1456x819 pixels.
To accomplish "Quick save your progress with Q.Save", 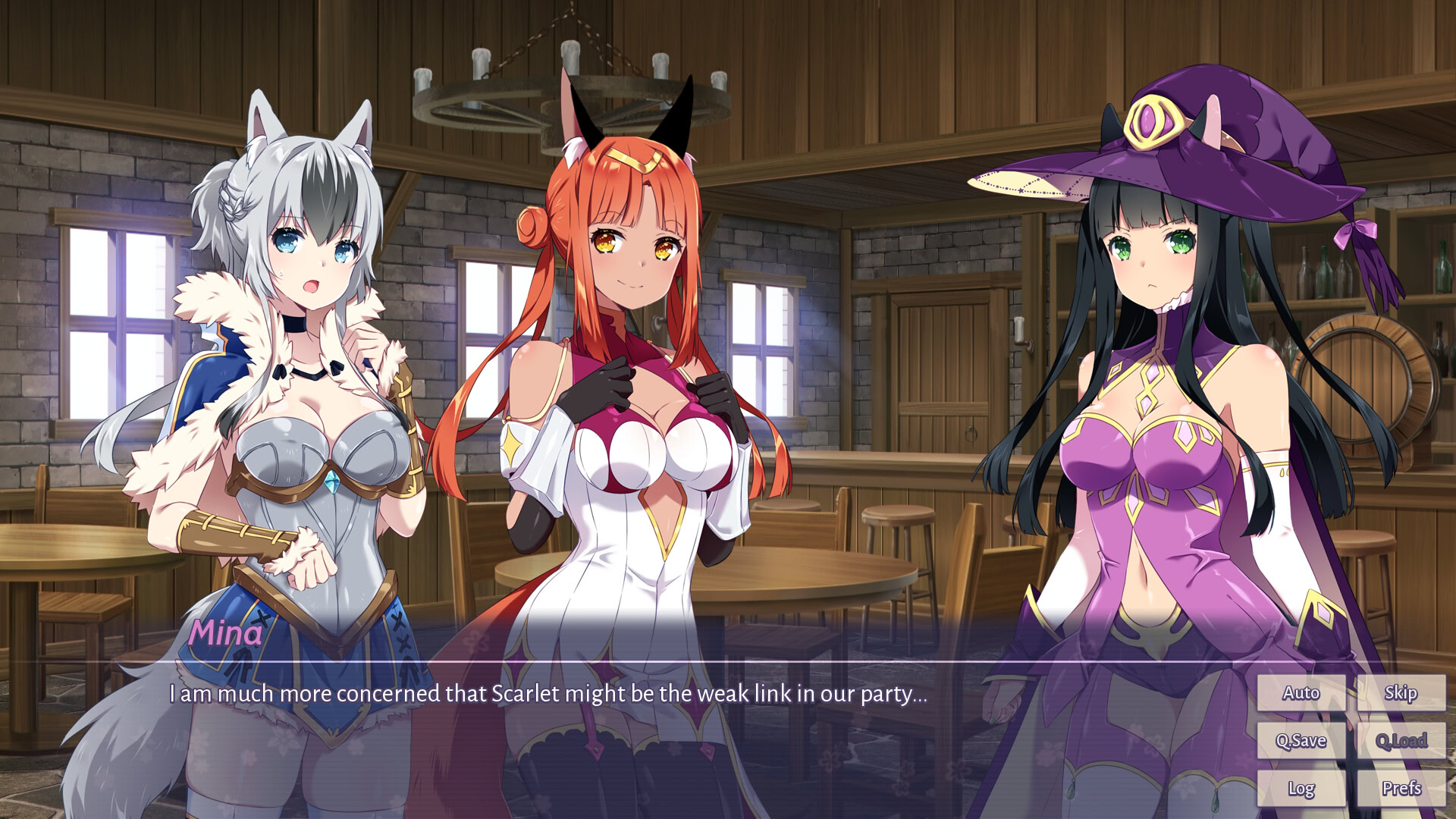I will (1300, 740).
